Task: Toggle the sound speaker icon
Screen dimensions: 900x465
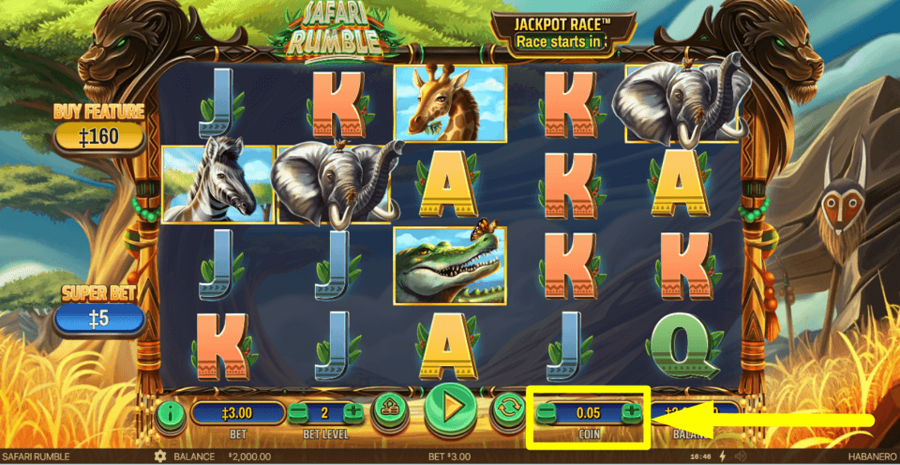Action: (x=740, y=456)
